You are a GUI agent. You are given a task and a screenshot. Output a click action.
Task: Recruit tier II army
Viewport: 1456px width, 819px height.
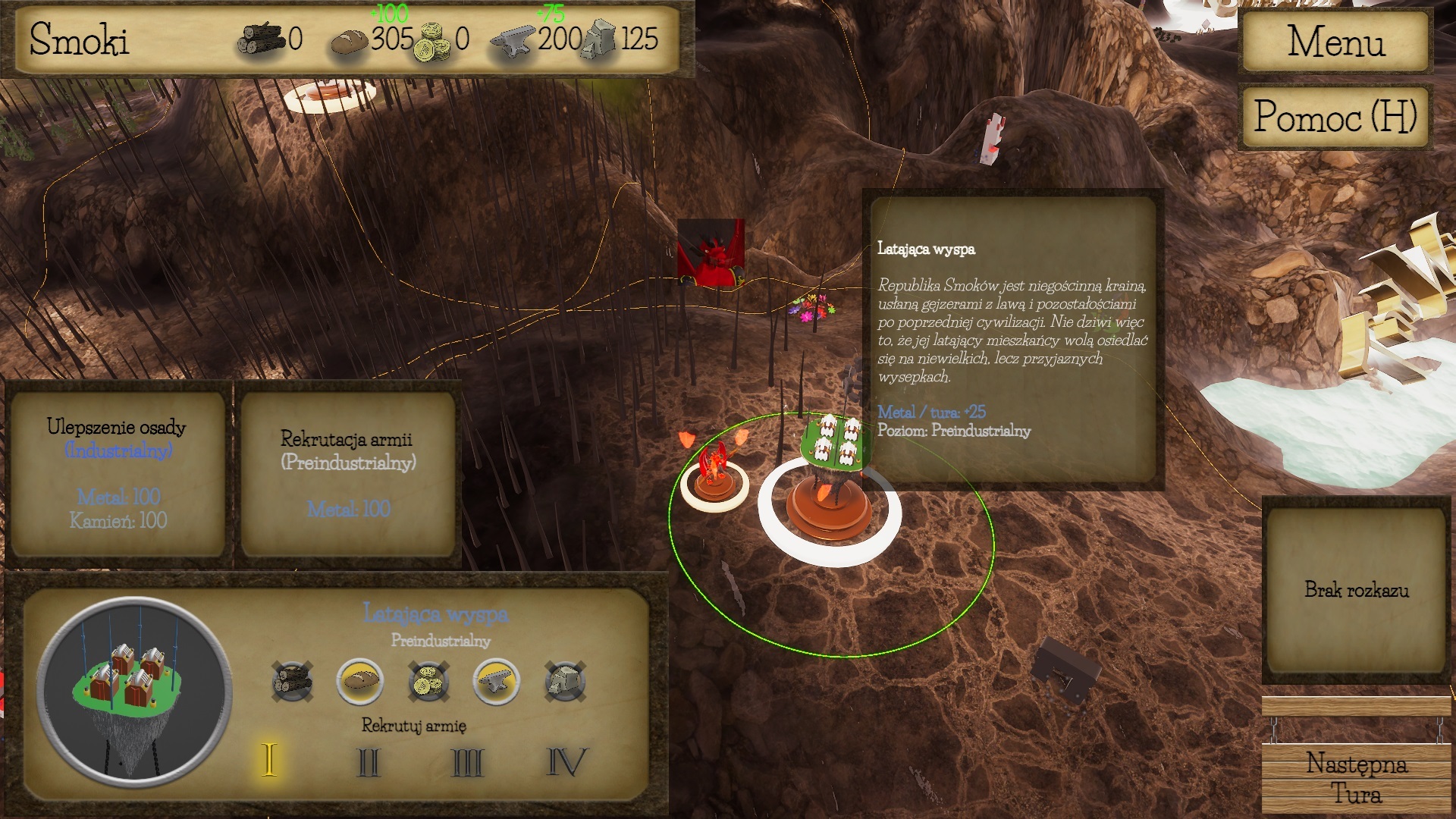[x=369, y=761]
